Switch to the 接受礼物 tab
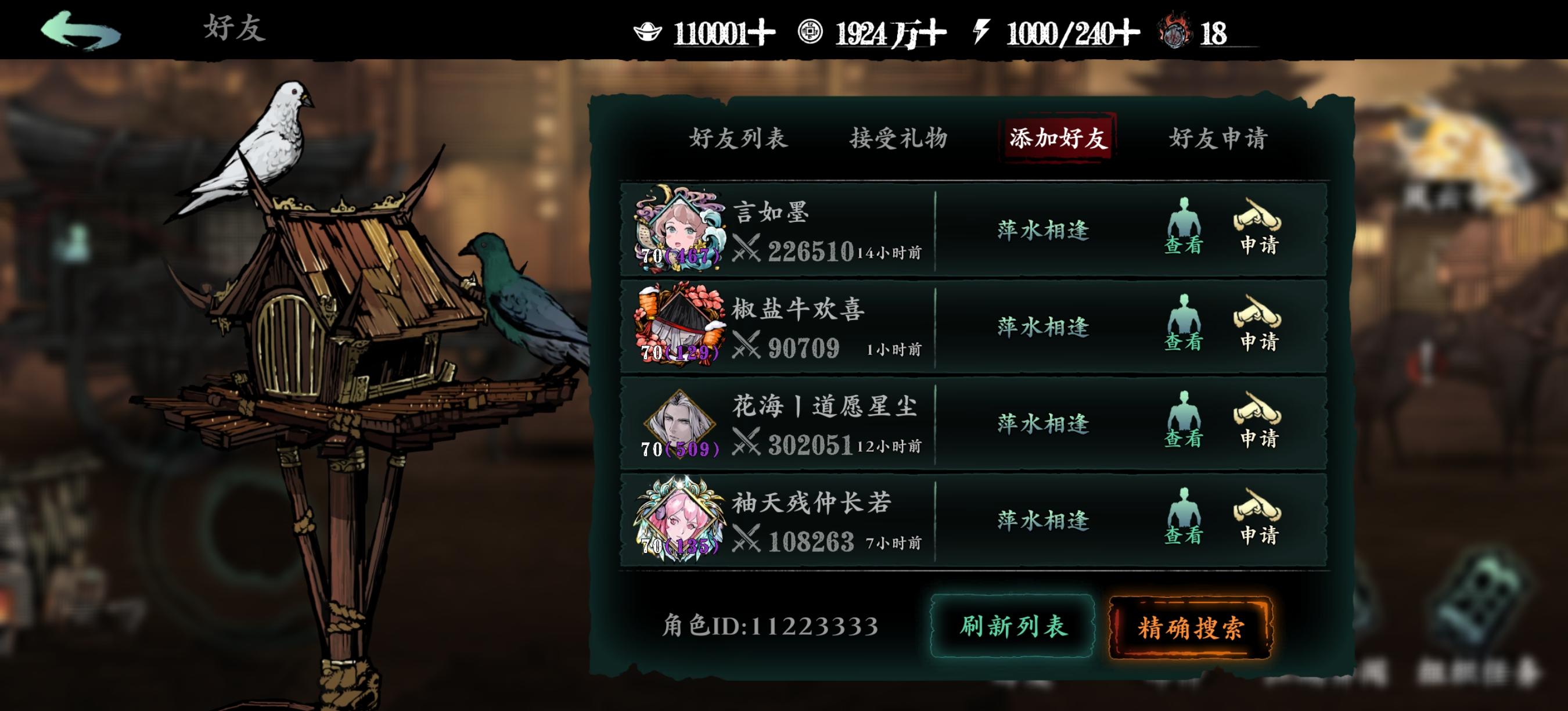 [x=898, y=139]
